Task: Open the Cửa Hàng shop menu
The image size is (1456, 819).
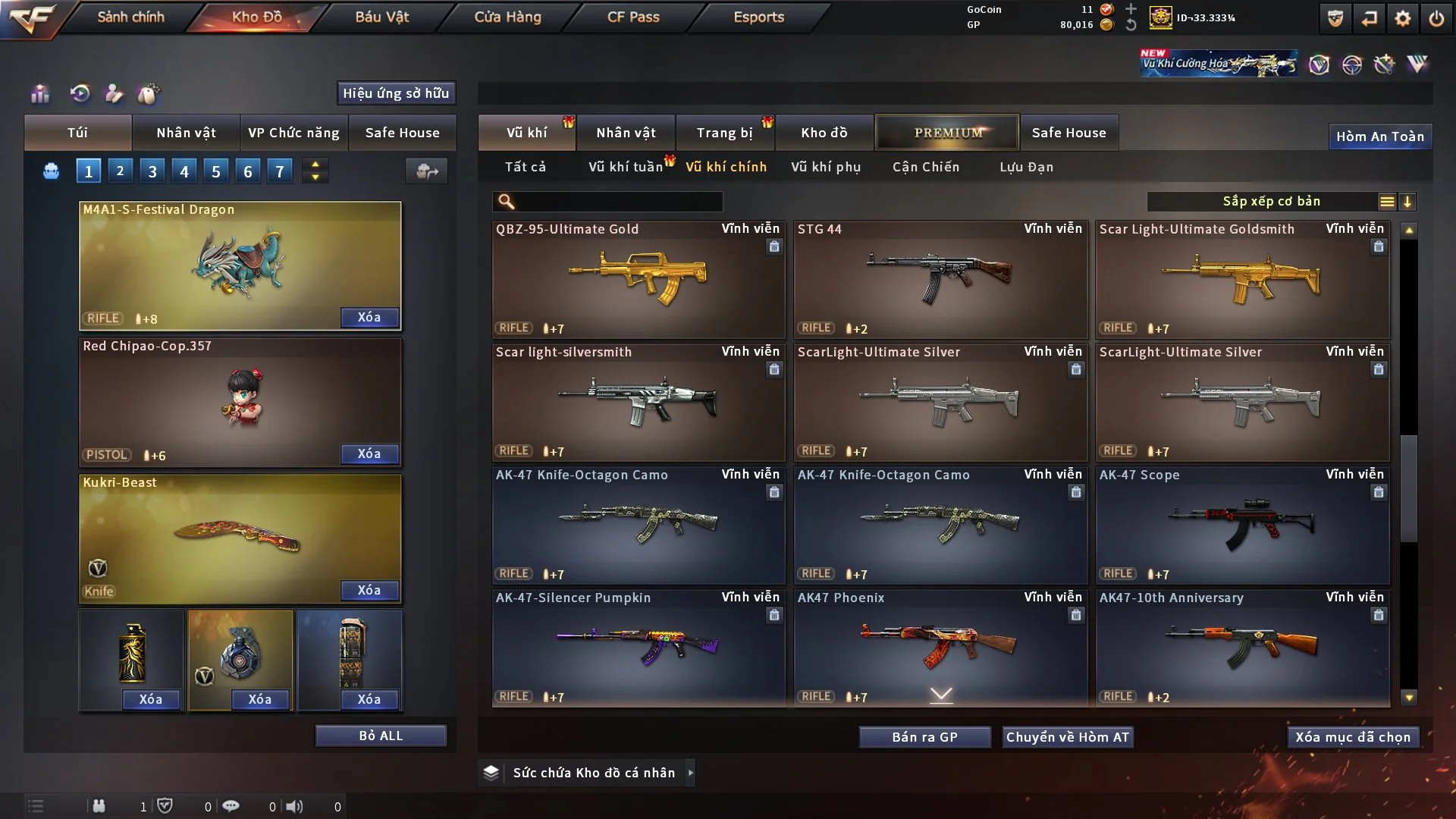Action: (507, 17)
